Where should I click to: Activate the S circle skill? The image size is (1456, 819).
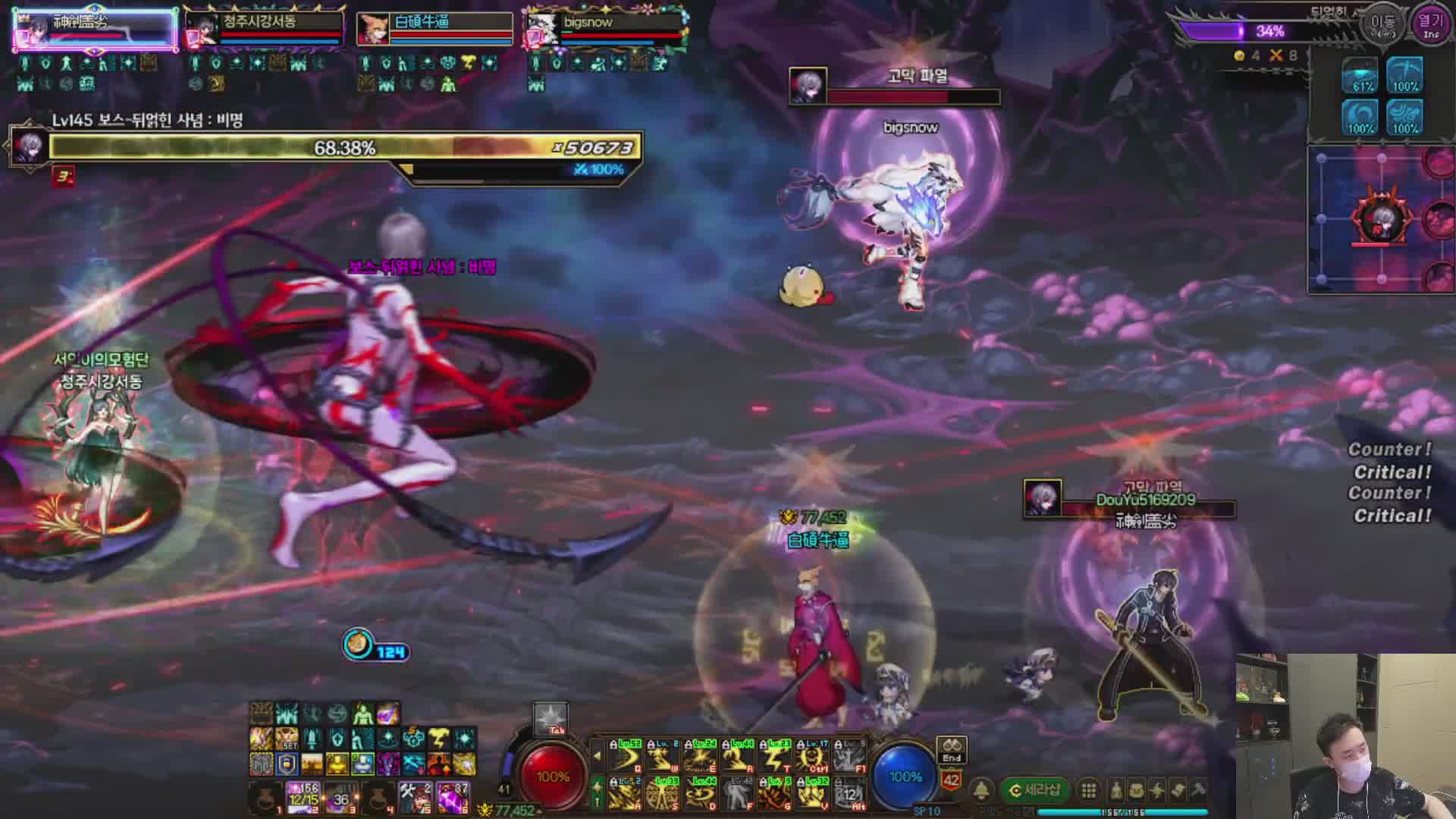click(663, 794)
